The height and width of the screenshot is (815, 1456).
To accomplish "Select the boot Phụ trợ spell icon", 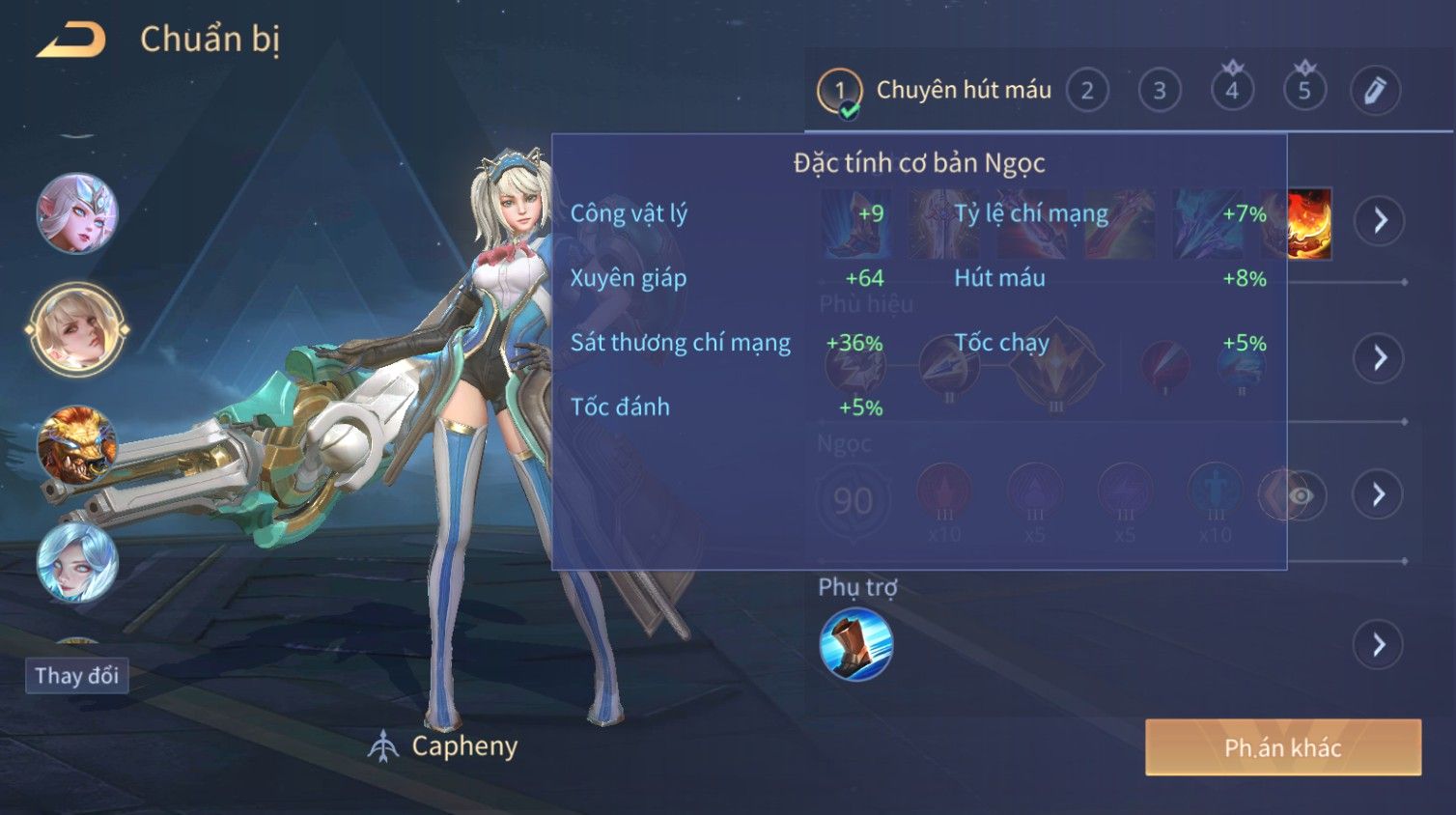I will pos(855,644).
